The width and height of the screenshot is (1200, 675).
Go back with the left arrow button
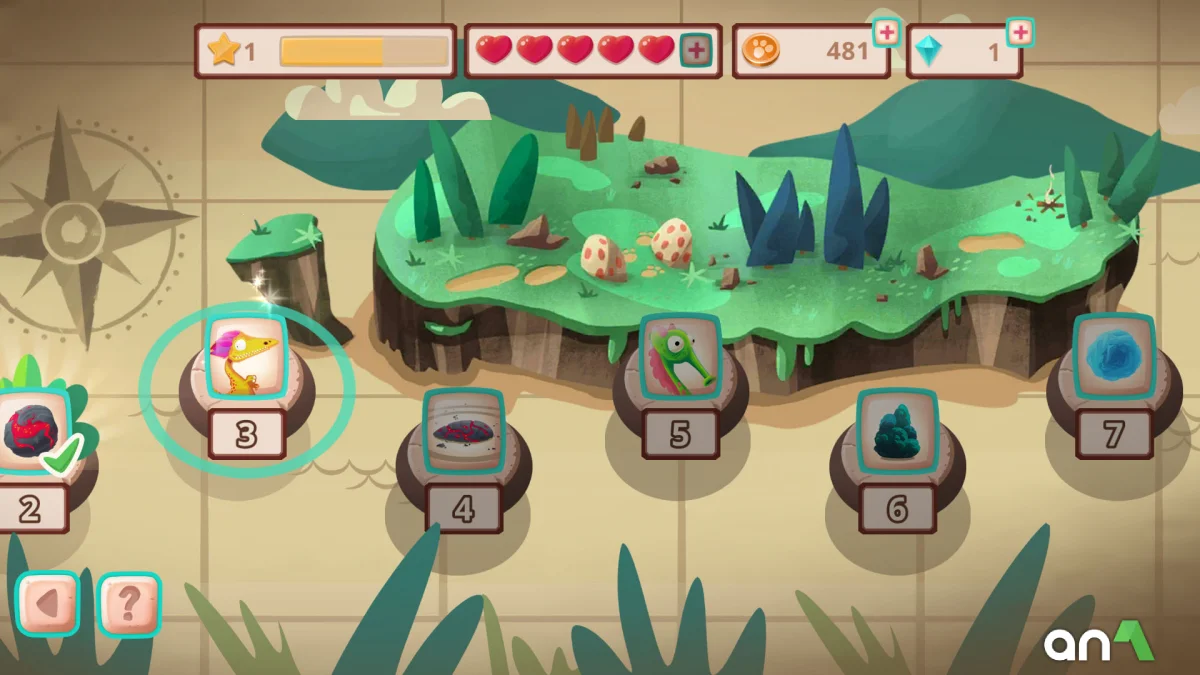pos(48,603)
